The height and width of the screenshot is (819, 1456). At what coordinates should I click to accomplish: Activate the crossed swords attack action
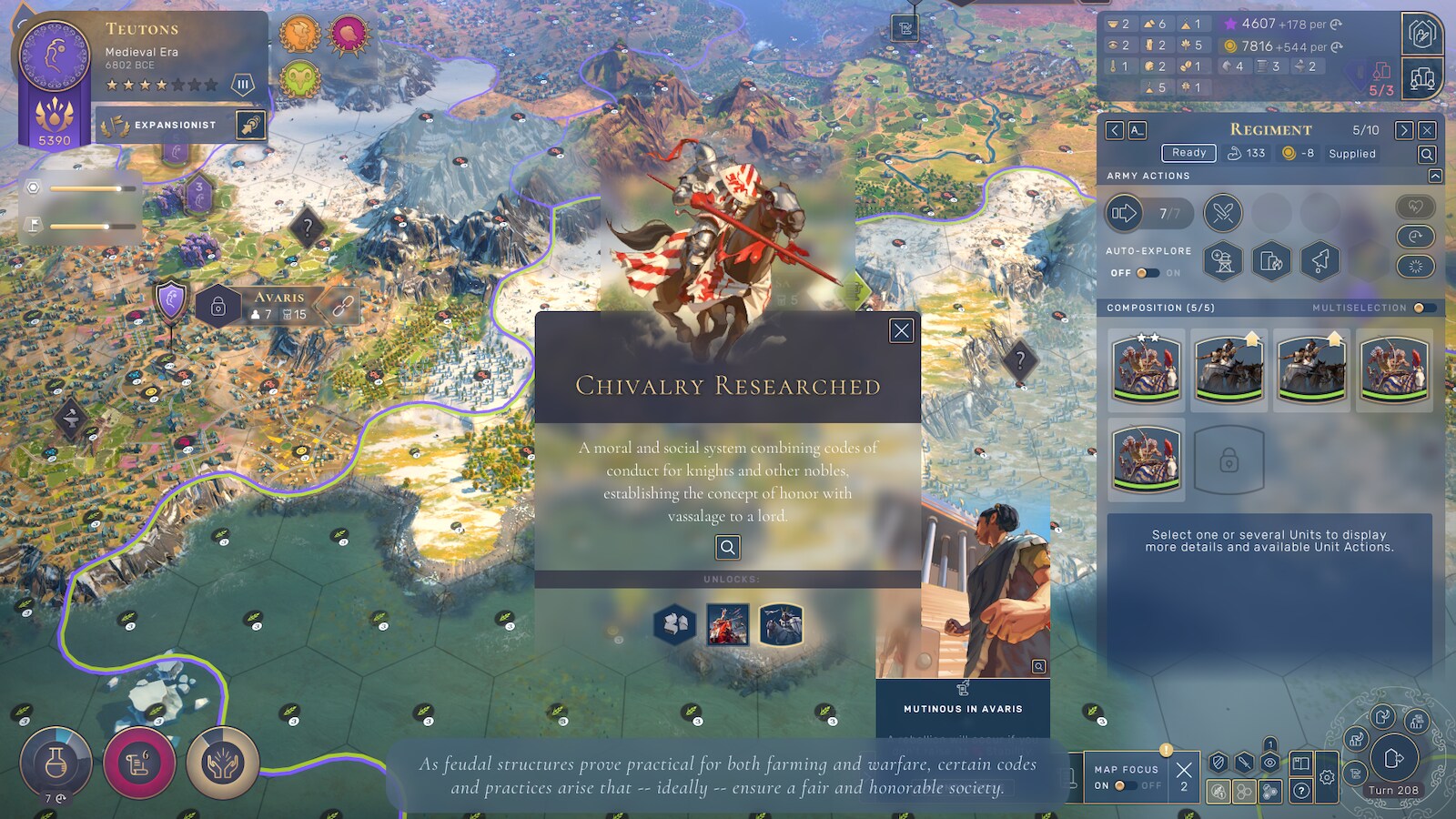point(1222,214)
